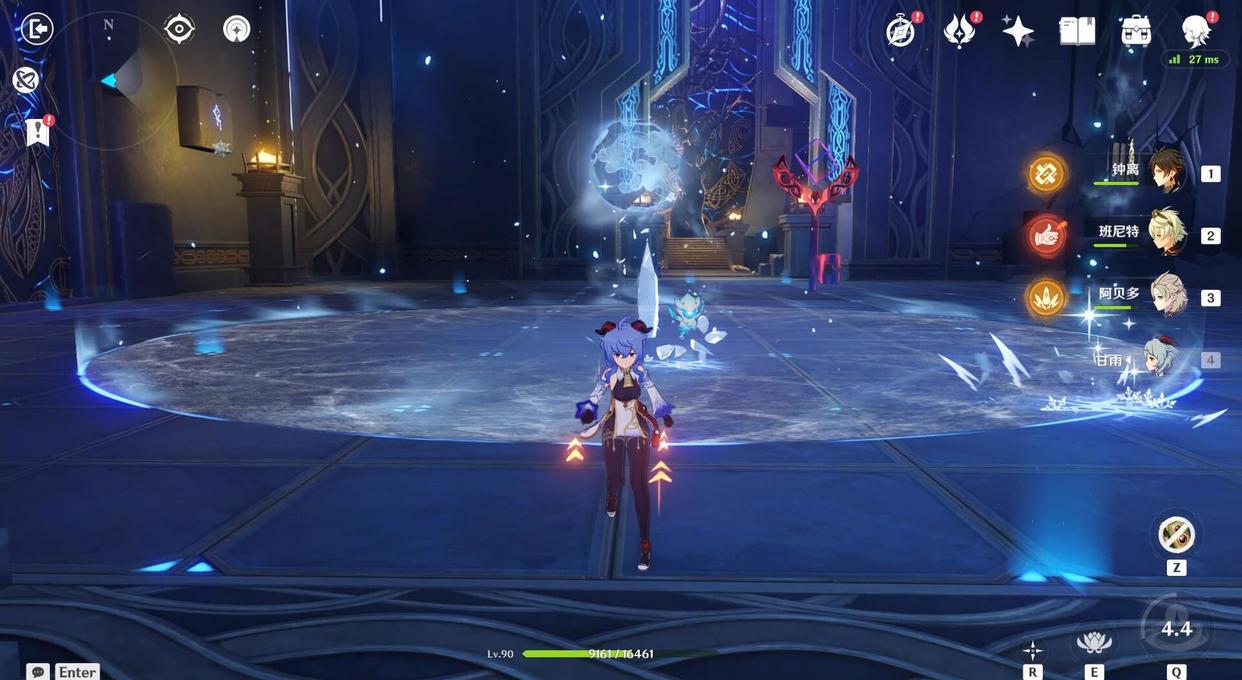1242x680 pixels.
Task: Switch to party member 班尼特
Action: click(x=1166, y=234)
